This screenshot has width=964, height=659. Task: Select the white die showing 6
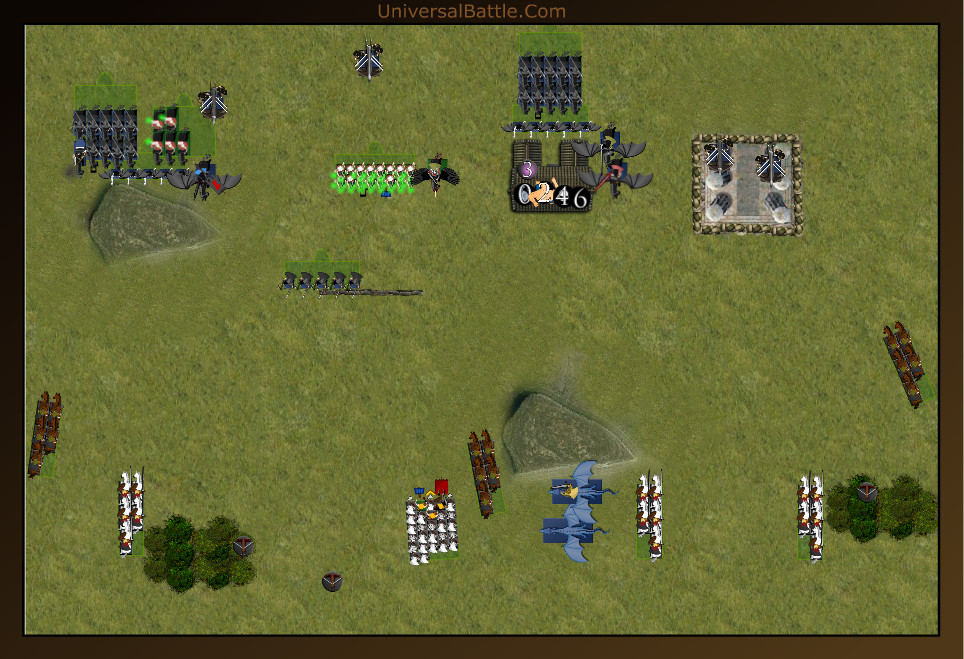tap(580, 197)
